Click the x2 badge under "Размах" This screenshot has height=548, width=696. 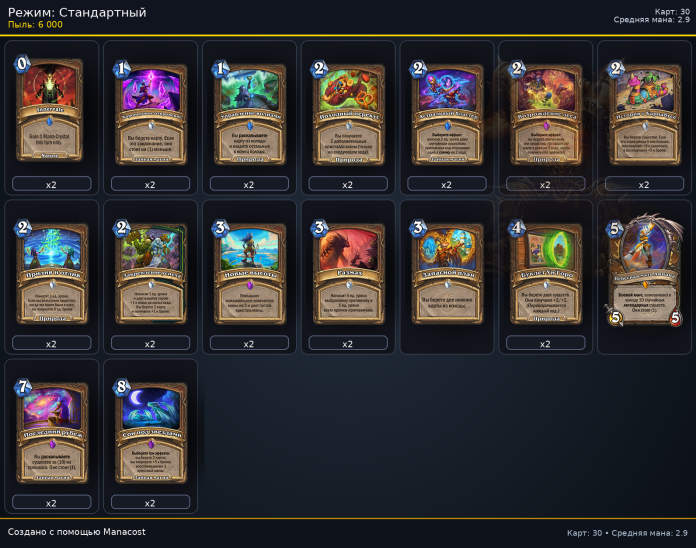click(347, 343)
